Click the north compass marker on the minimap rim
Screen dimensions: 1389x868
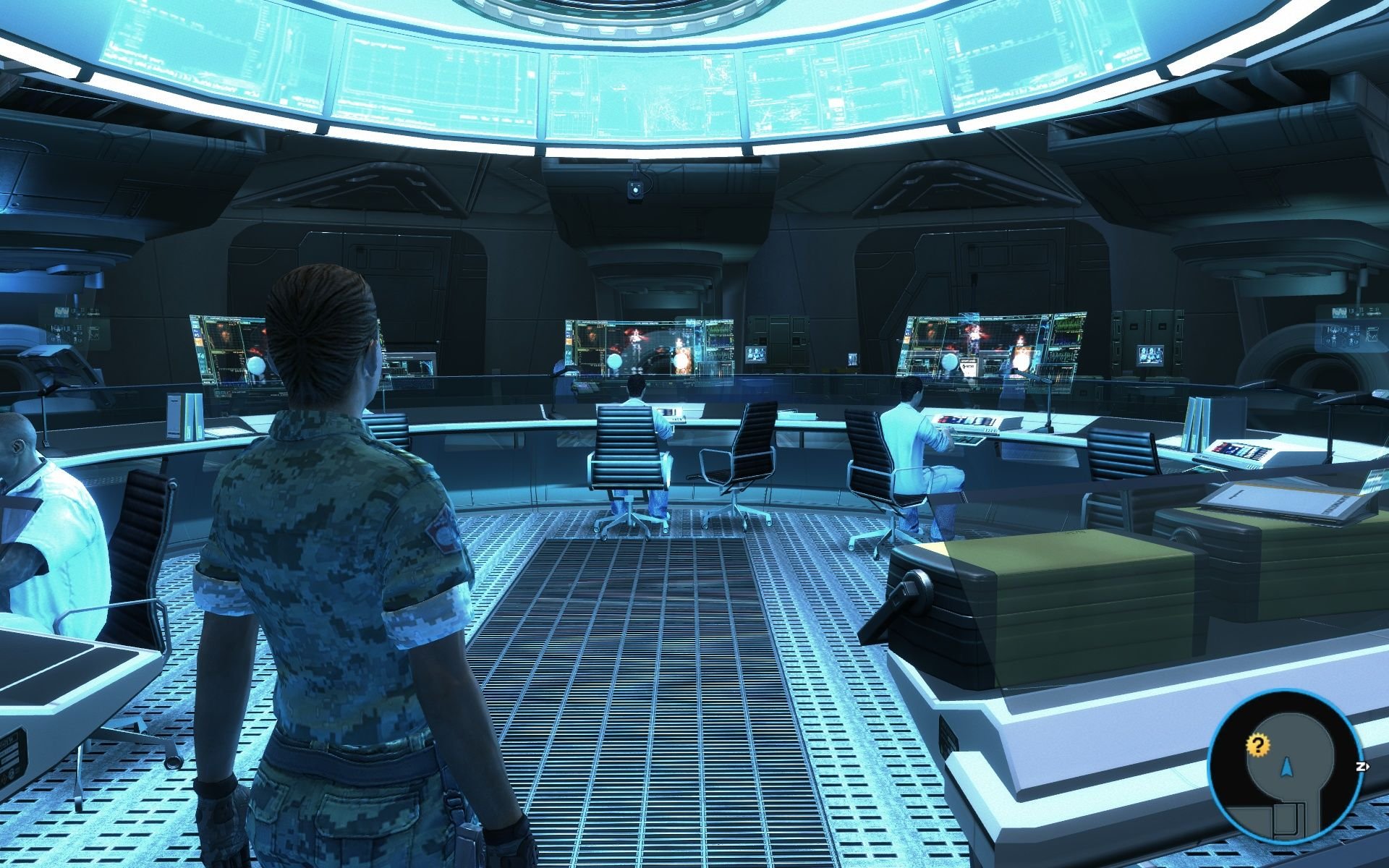[x=1362, y=766]
